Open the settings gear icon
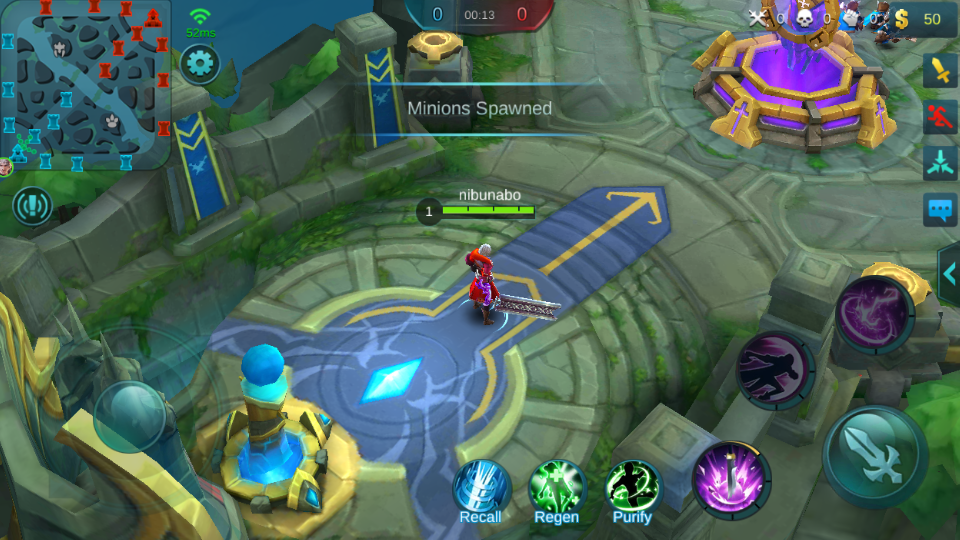This screenshot has height=540, width=960. tap(200, 64)
